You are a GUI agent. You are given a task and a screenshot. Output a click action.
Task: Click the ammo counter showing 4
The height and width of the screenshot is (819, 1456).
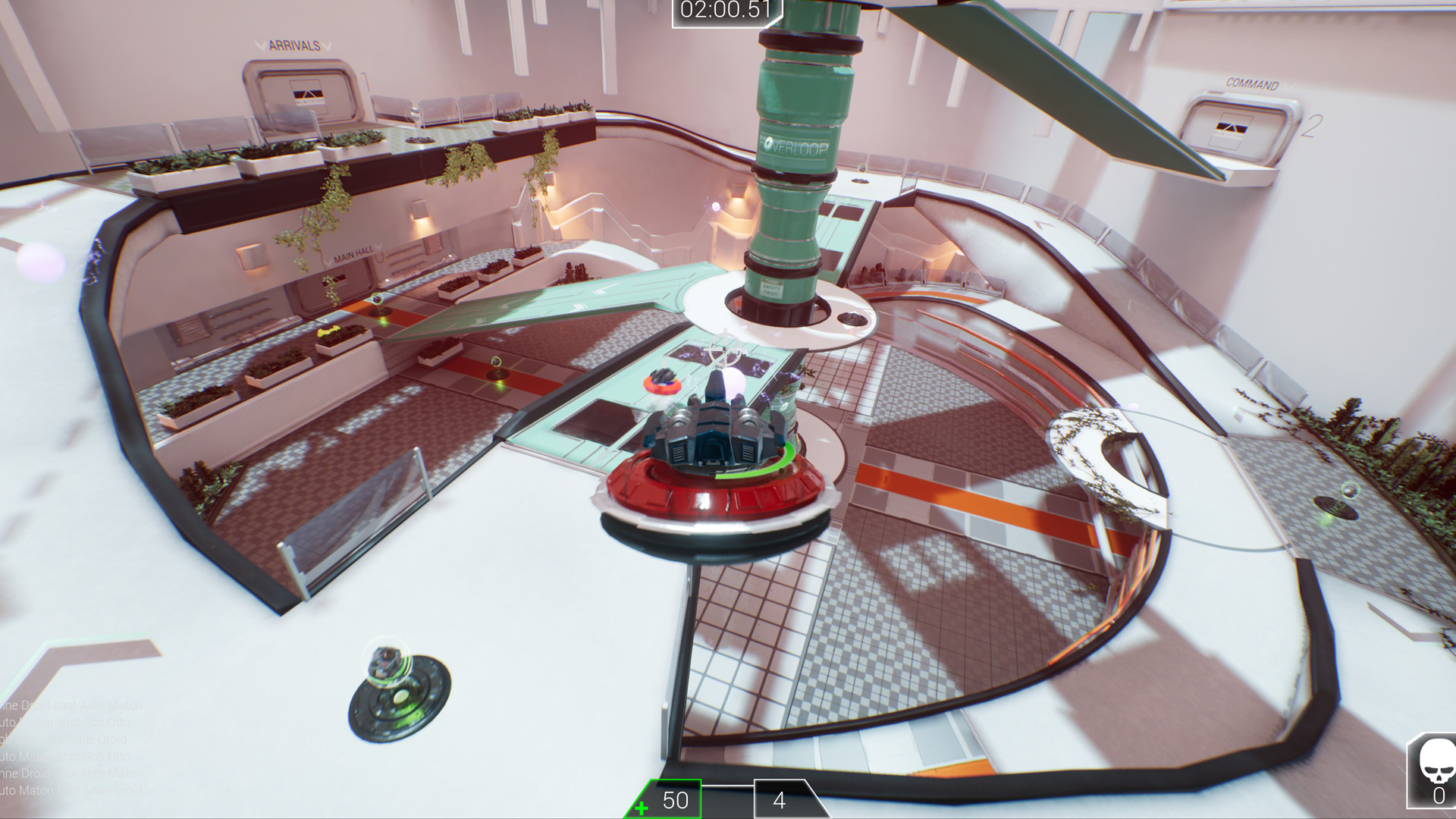pos(780,800)
